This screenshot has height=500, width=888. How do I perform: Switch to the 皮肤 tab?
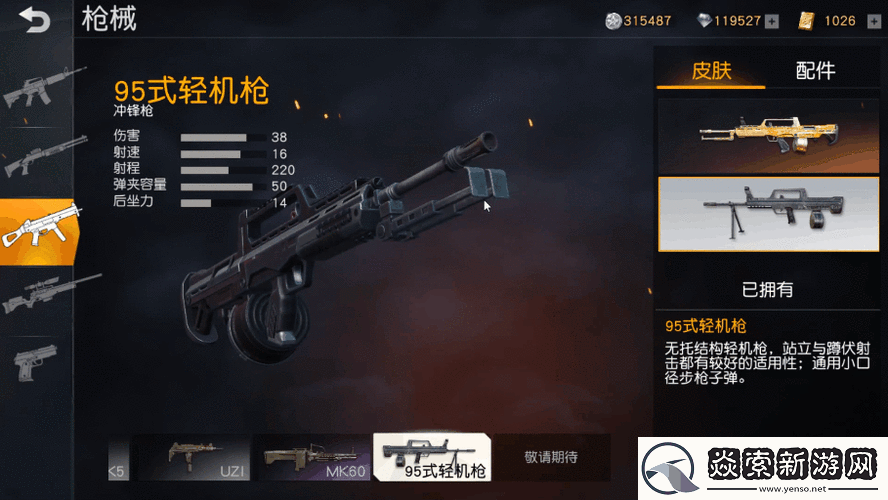tap(711, 70)
